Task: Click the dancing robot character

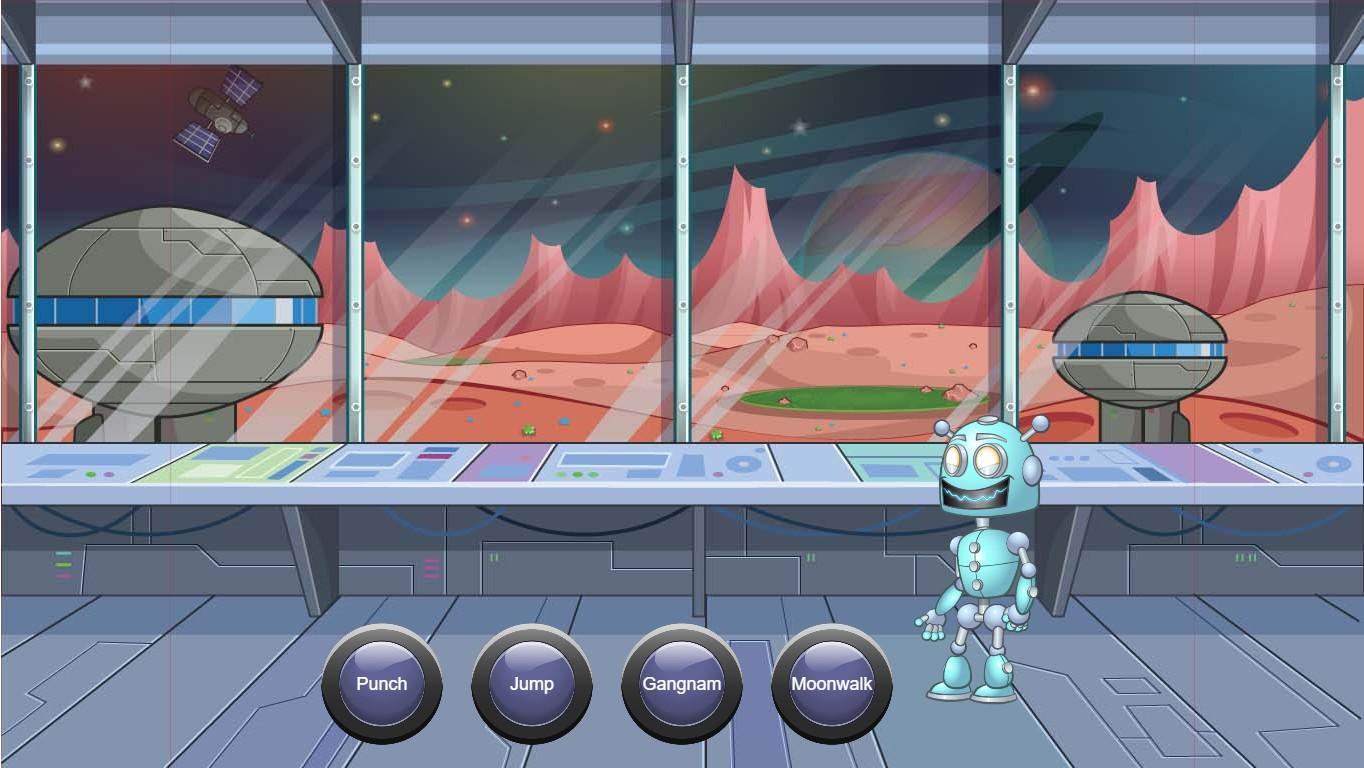Action: 980,560
